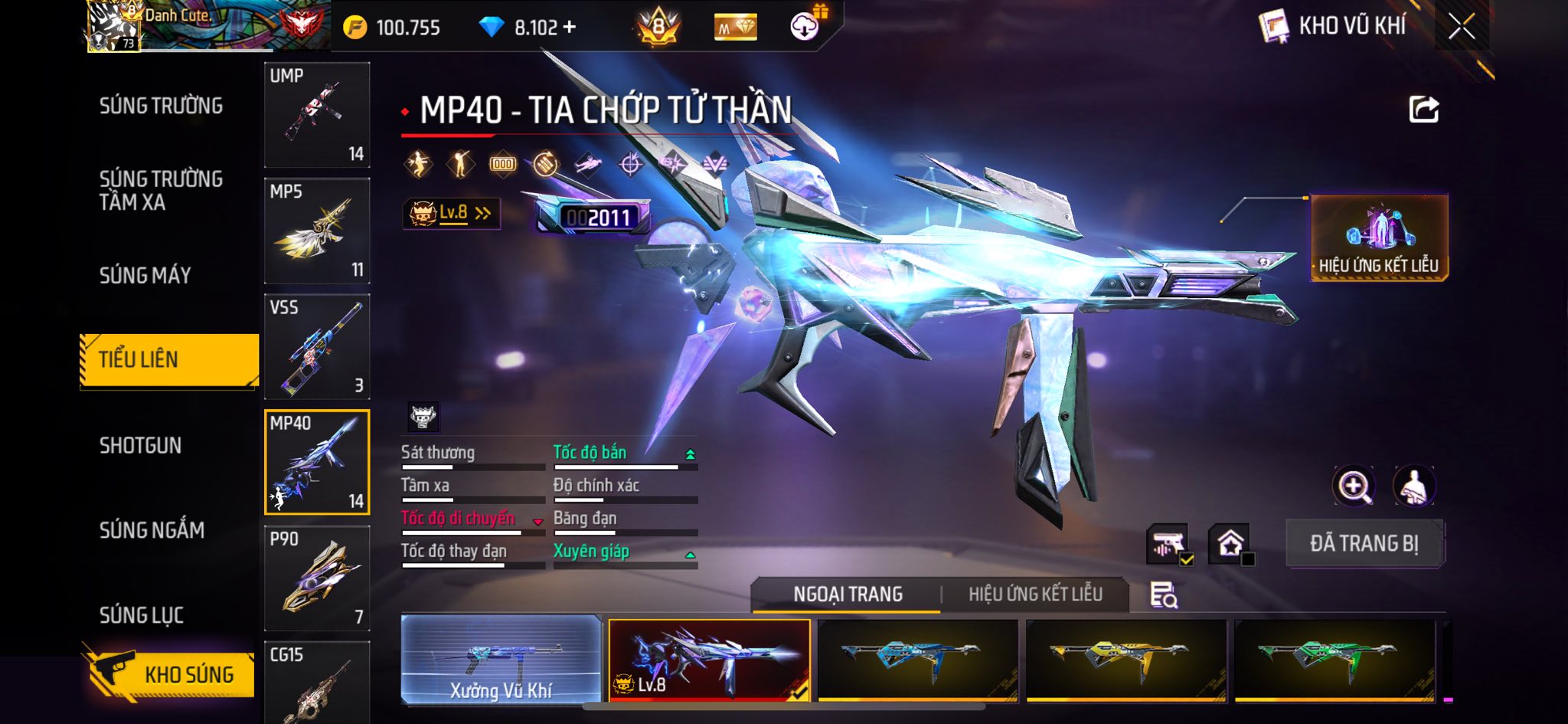Screen dimensions: 1568x724
Task: Switch to Súng Máy weapon category
Action: click(x=145, y=275)
